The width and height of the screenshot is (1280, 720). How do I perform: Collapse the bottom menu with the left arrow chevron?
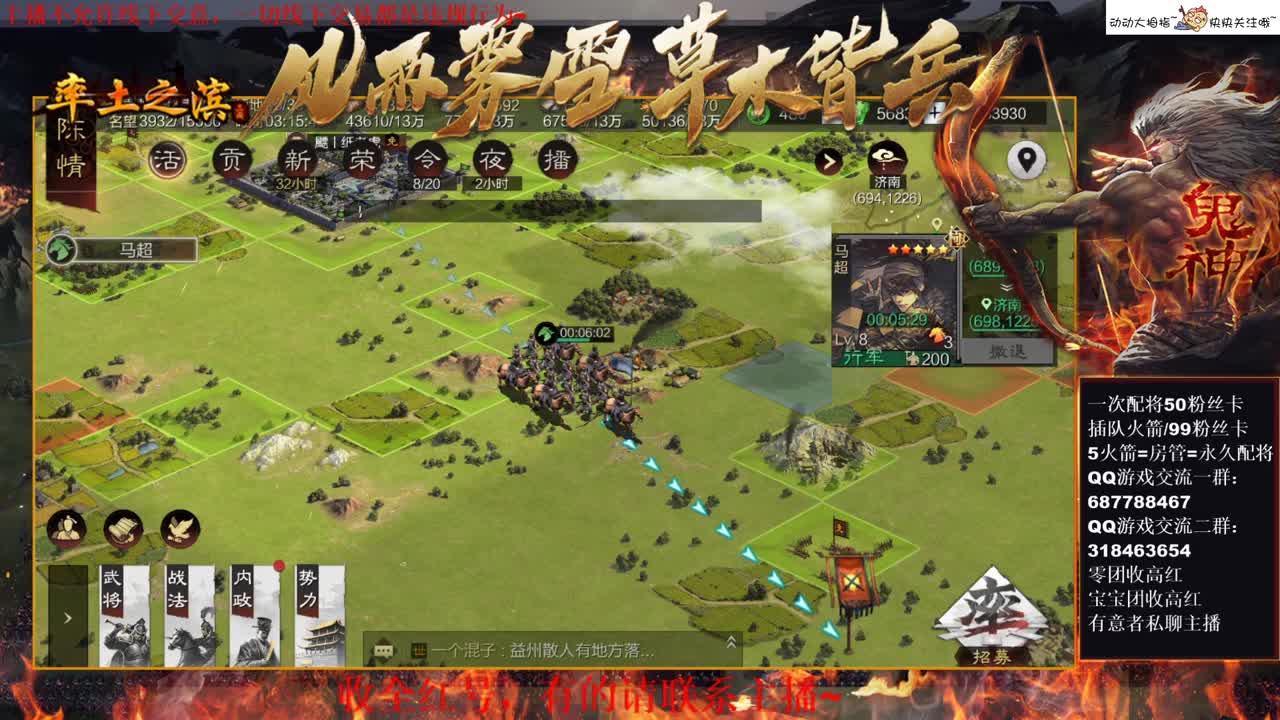67,616
